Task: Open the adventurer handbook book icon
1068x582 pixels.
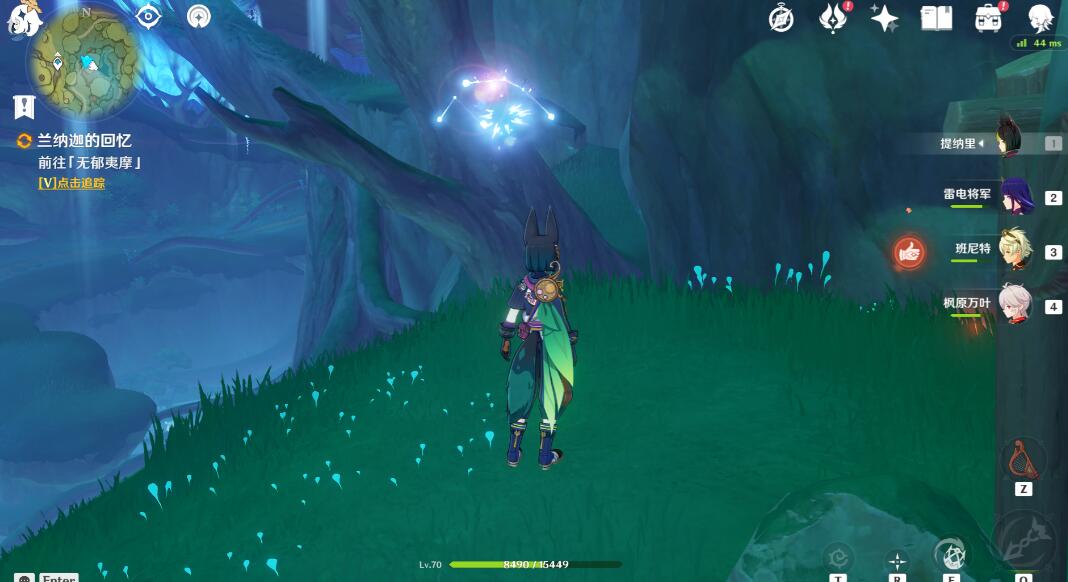Action: 936,18
